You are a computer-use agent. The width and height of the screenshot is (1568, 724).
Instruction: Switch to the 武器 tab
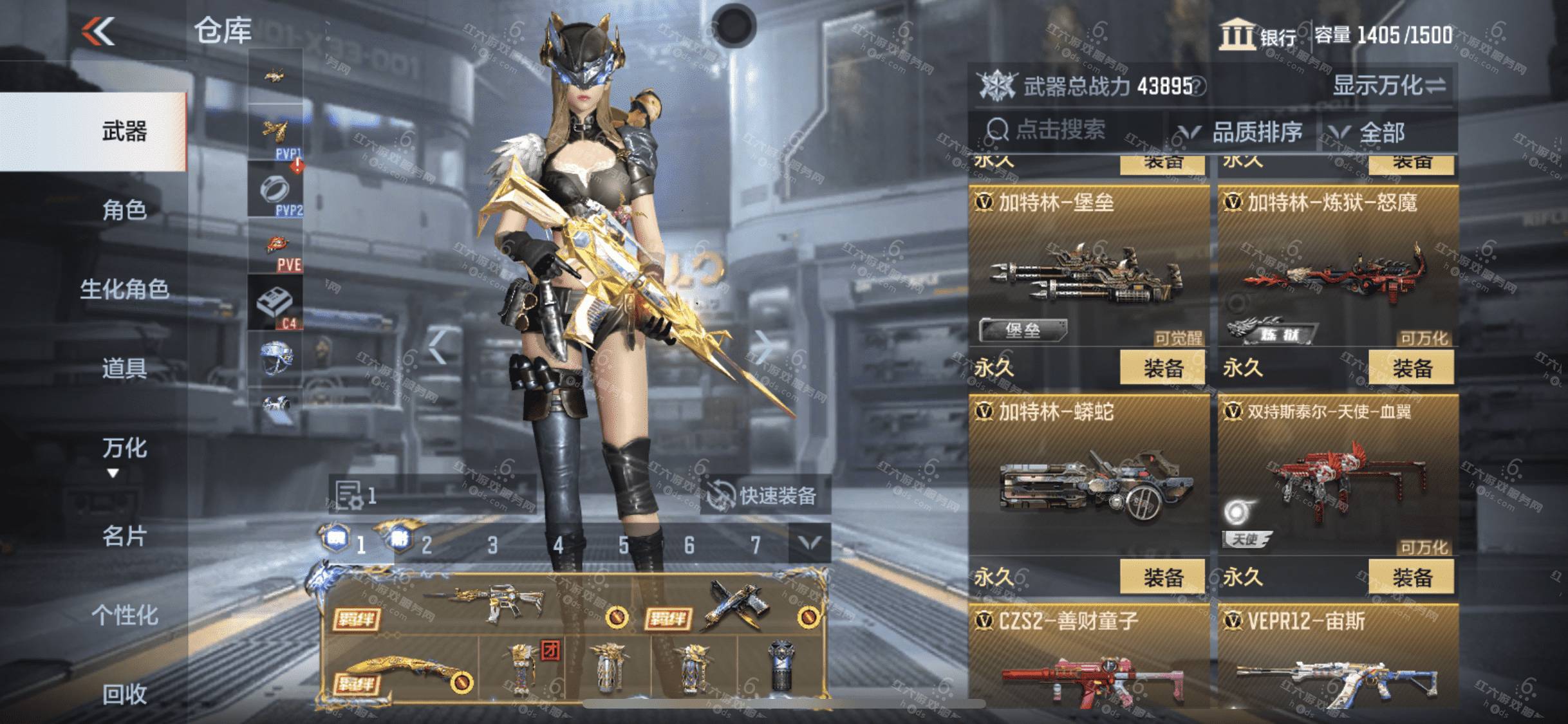coord(124,131)
